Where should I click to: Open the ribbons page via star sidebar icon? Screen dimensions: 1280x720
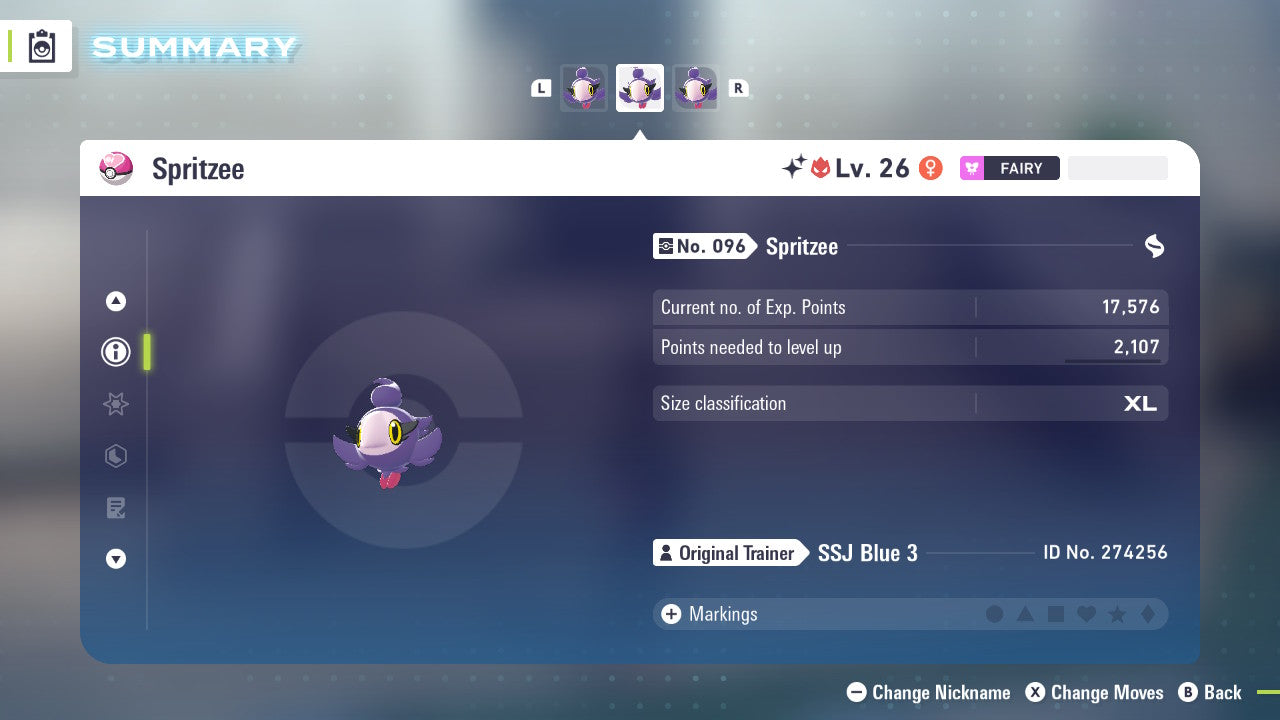[x=116, y=404]
